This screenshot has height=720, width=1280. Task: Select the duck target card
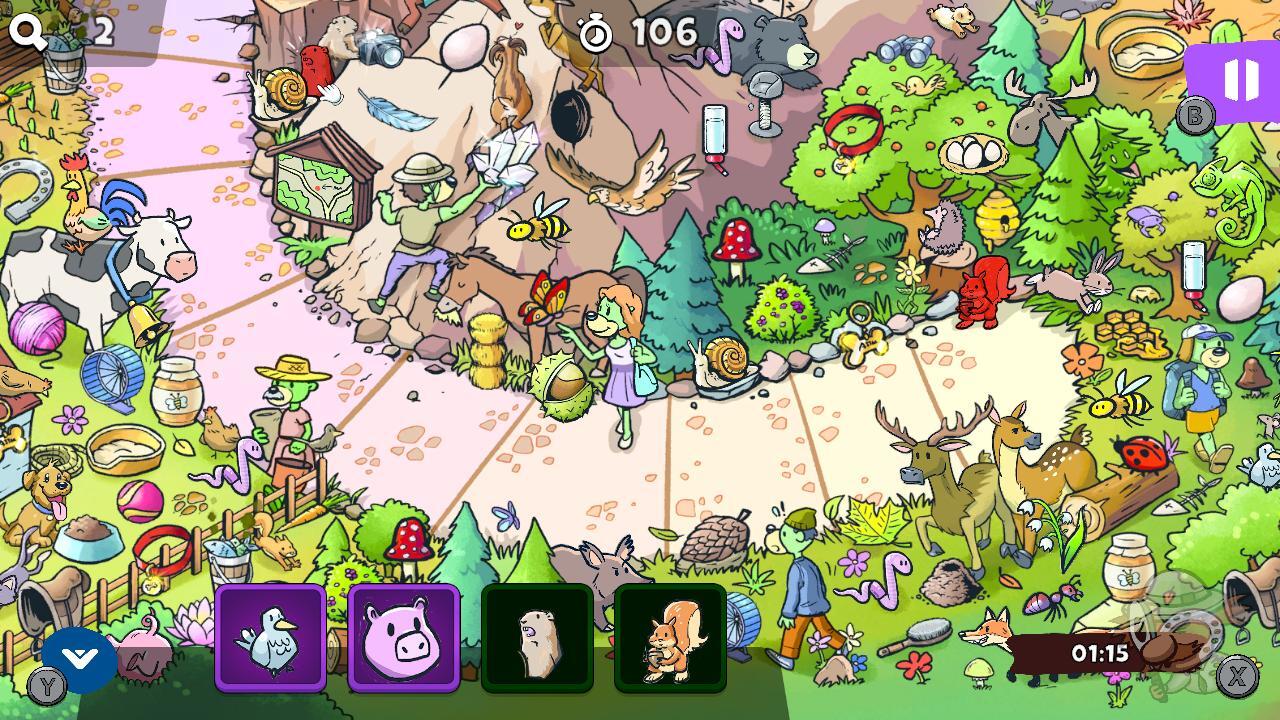click(x=271, y=637)
